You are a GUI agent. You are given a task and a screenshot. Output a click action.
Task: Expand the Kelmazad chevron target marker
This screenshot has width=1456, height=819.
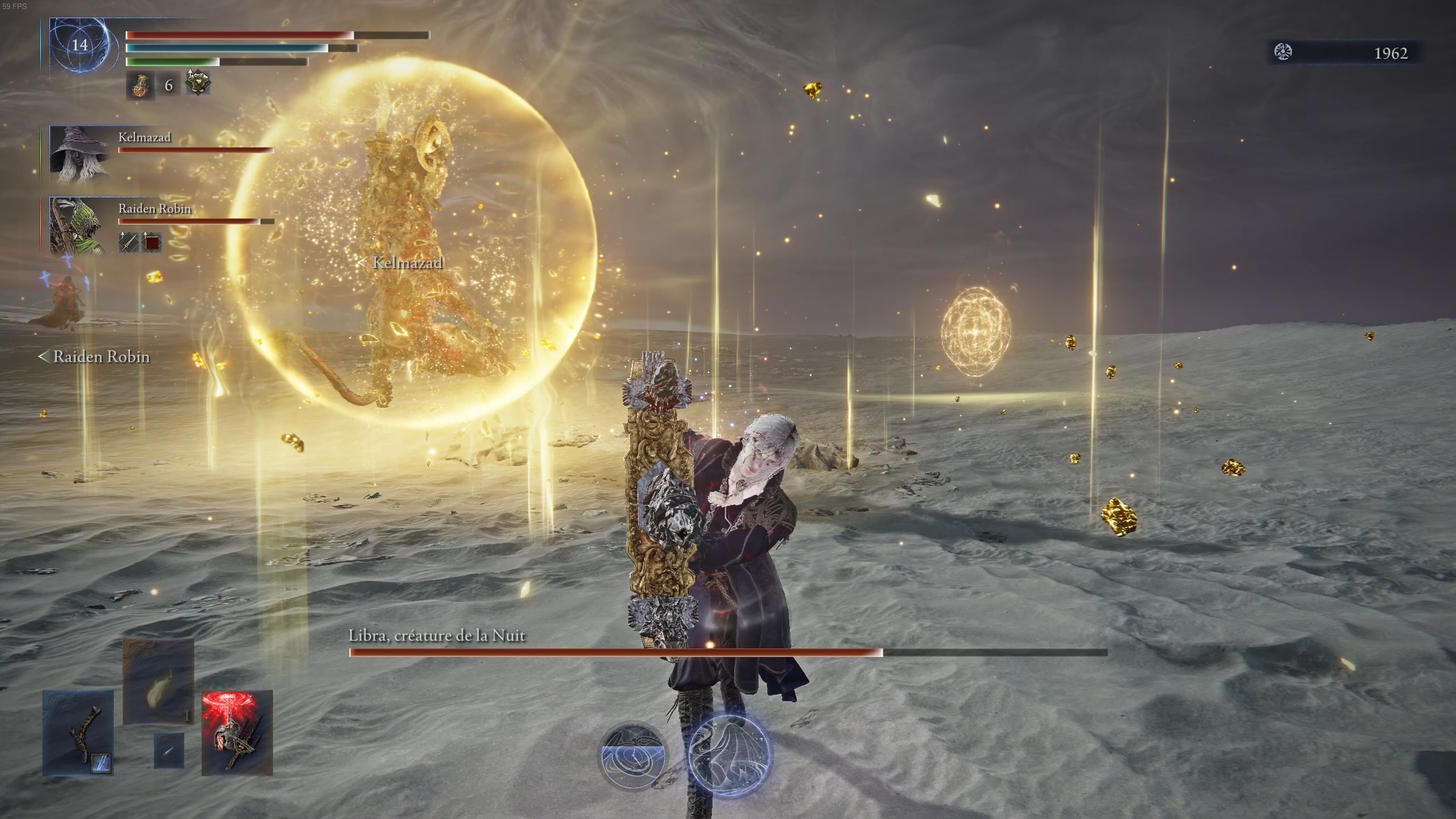tap(361, 263)
